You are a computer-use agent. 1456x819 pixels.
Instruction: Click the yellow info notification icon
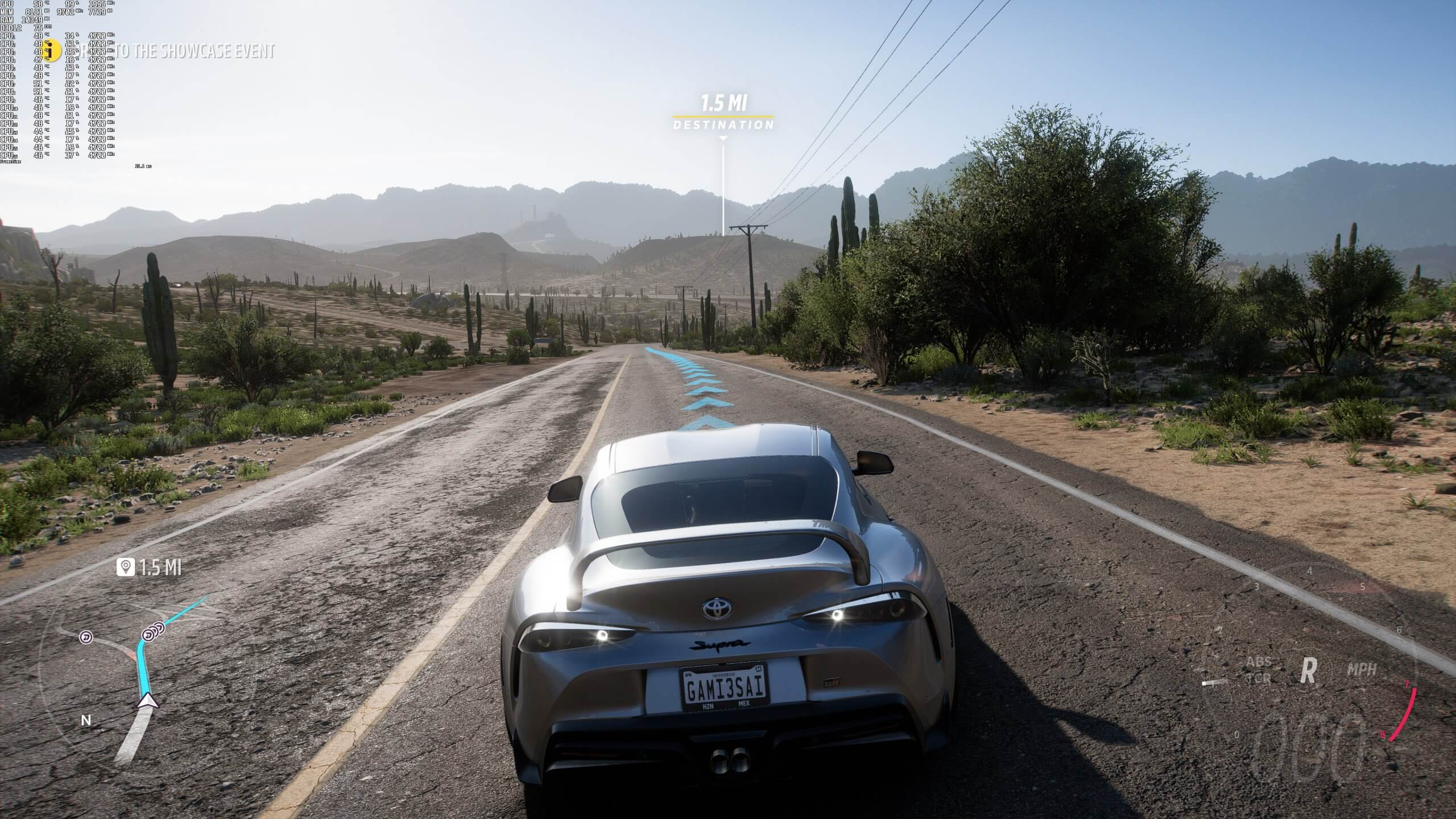pos(51,49)
